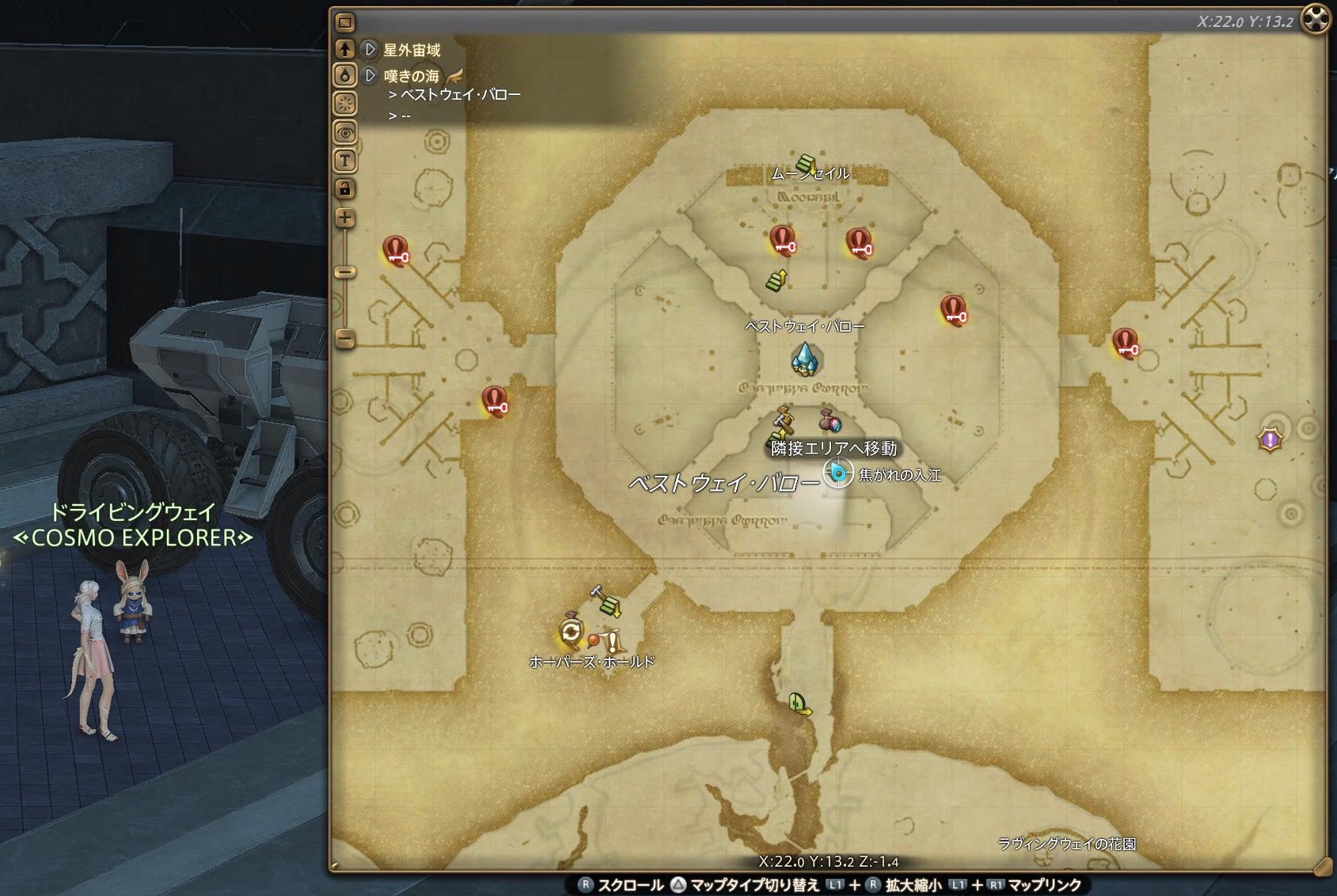Click the map window resize corner handle
The image size is (1337, 896).
[1320, 867]
